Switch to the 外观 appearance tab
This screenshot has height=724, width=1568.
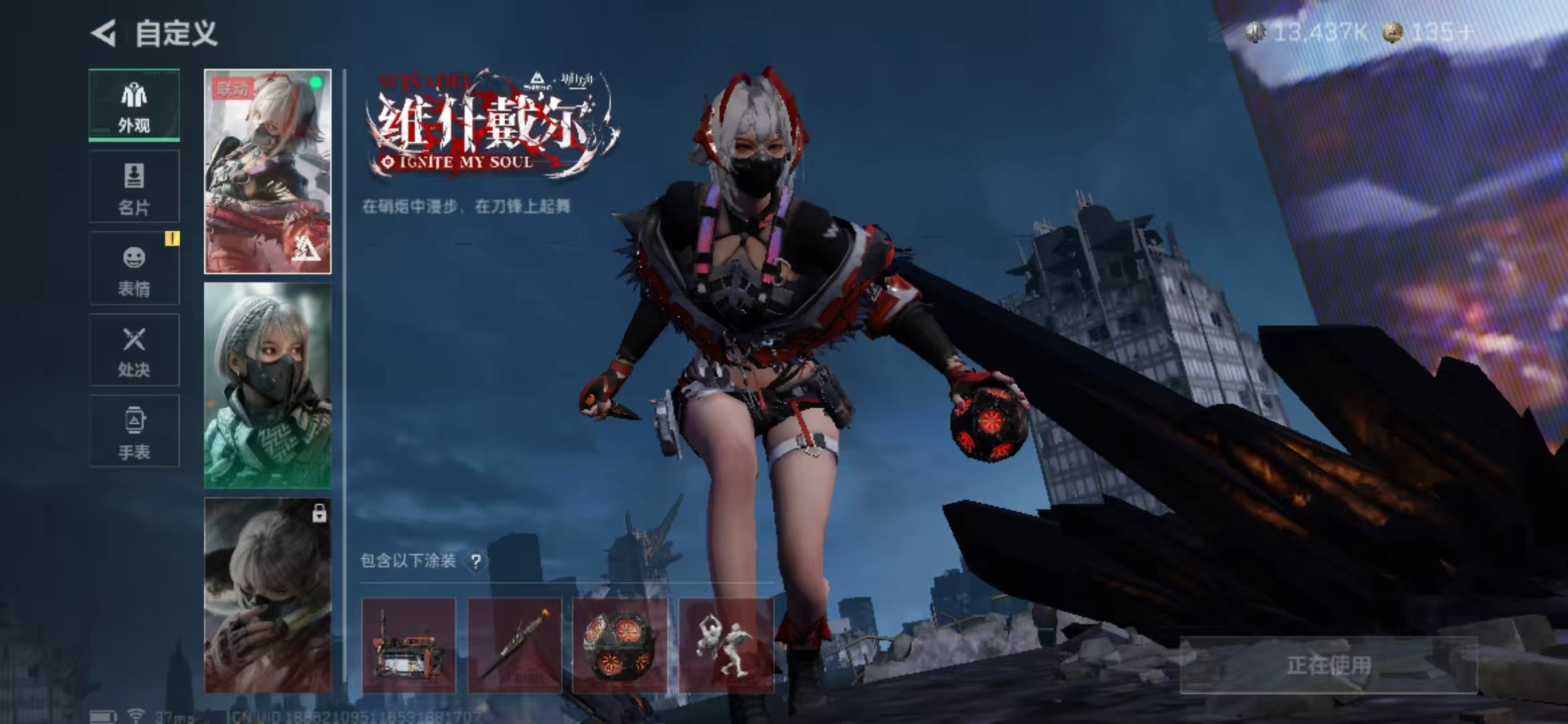[134, 106]
